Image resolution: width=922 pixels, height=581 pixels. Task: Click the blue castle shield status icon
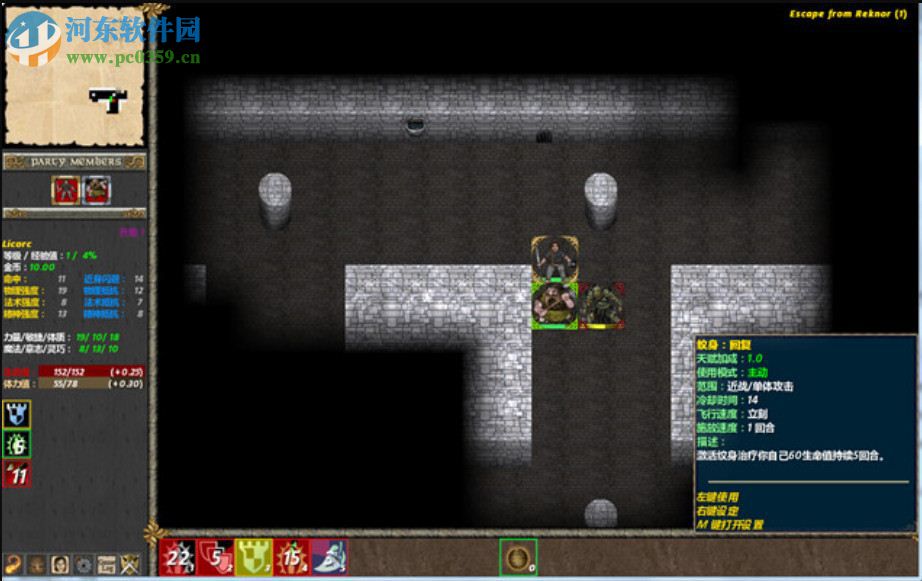(17, 414)
